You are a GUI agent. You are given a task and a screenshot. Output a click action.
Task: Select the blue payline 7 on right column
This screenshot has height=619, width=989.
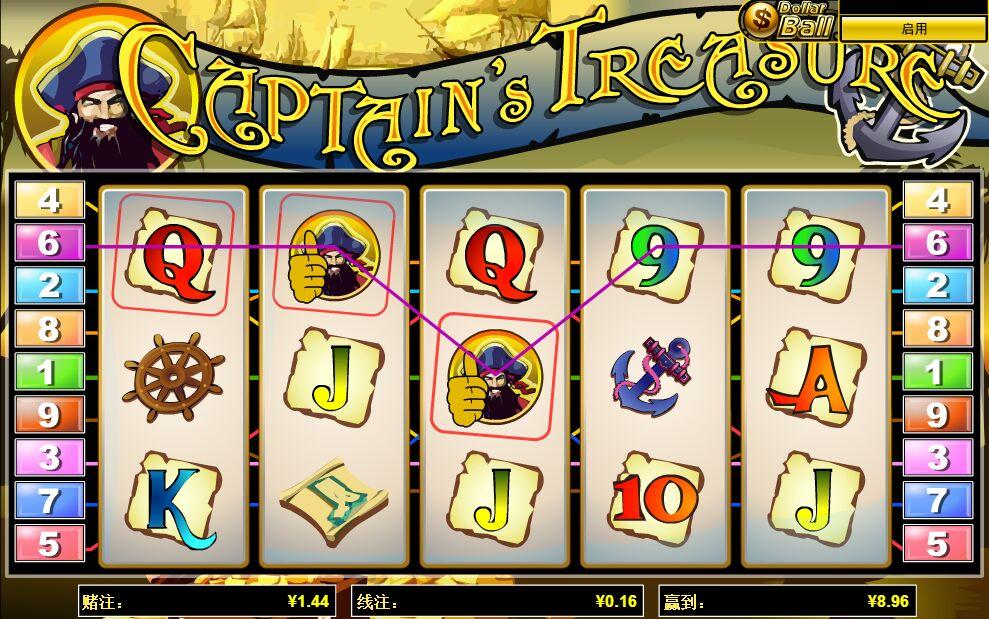(937, 501)
